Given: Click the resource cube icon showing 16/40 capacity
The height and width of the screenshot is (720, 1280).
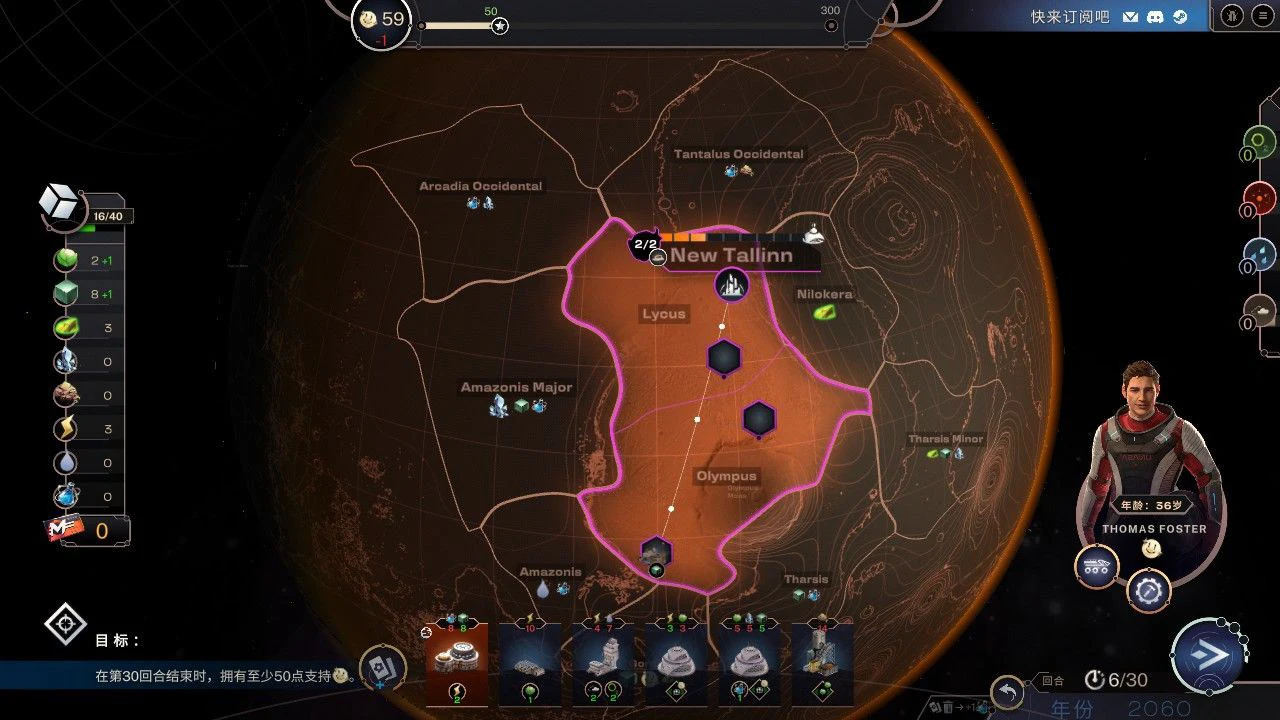Looking at the screenshot, I should 60,200.
